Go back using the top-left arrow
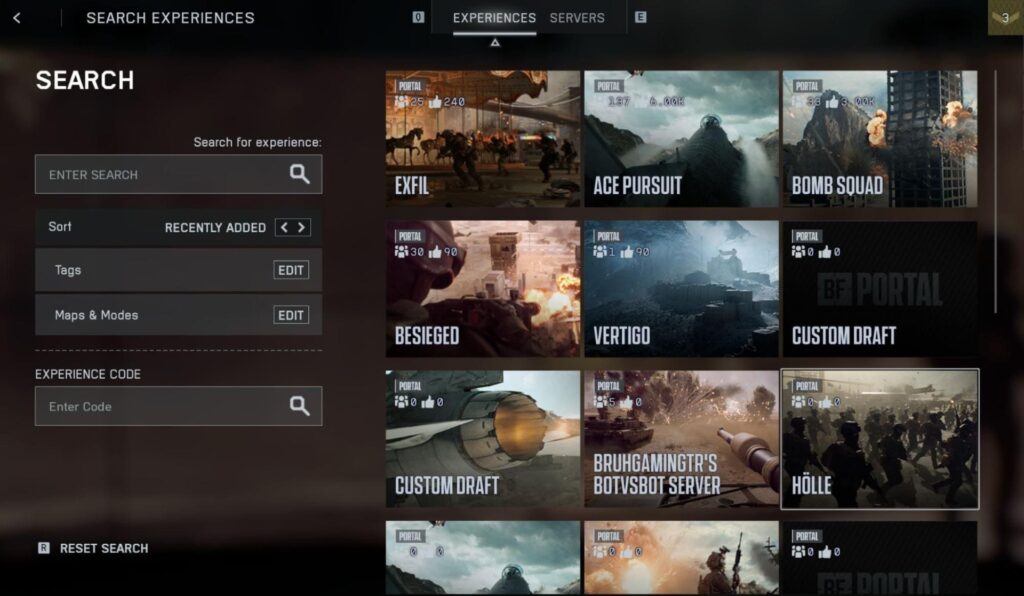The height and width of the screenshot is (596, 1024). tap(17, 18)
